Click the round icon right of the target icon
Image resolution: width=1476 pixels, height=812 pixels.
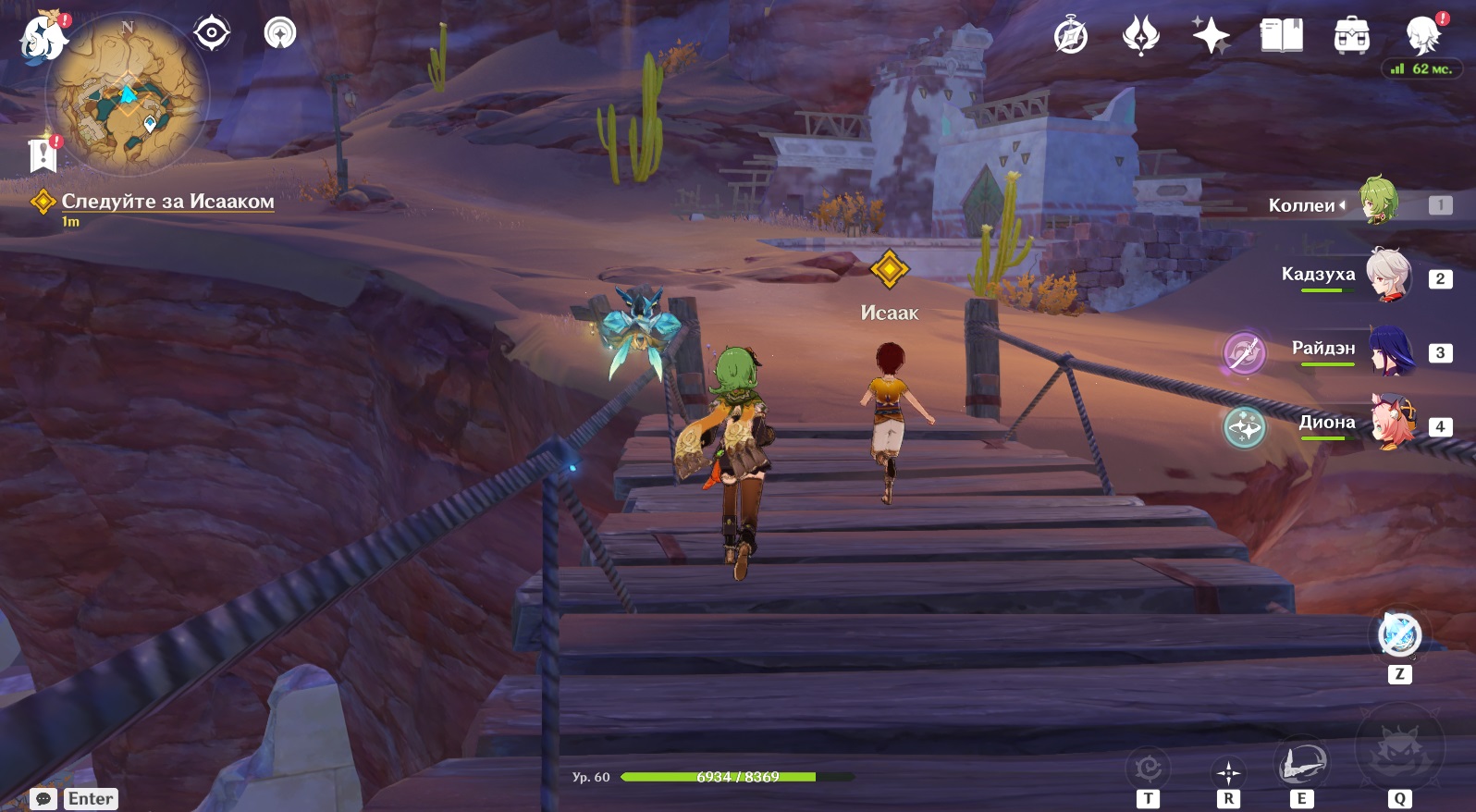[280, 33]
